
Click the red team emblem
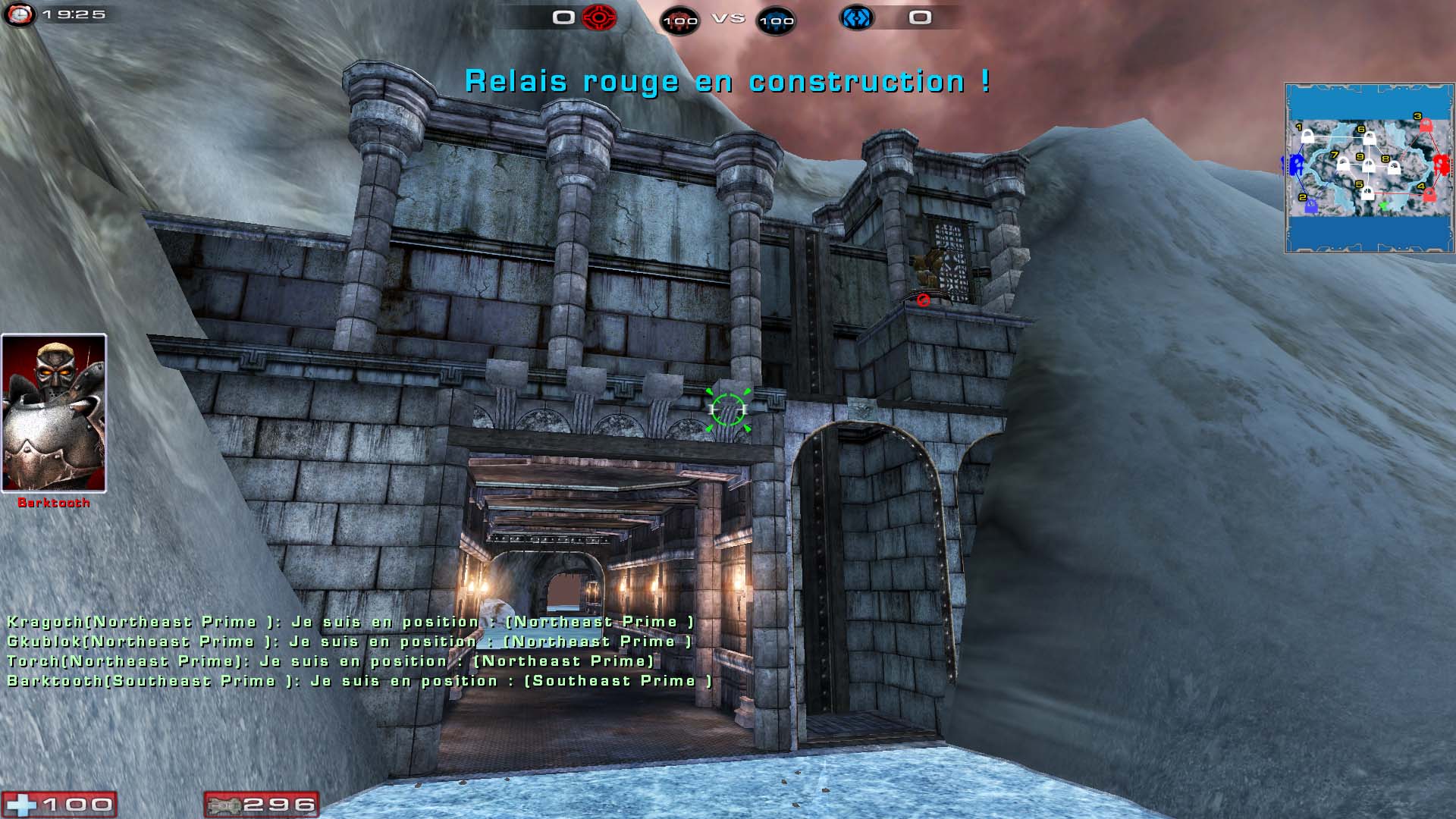pos(599,17)
